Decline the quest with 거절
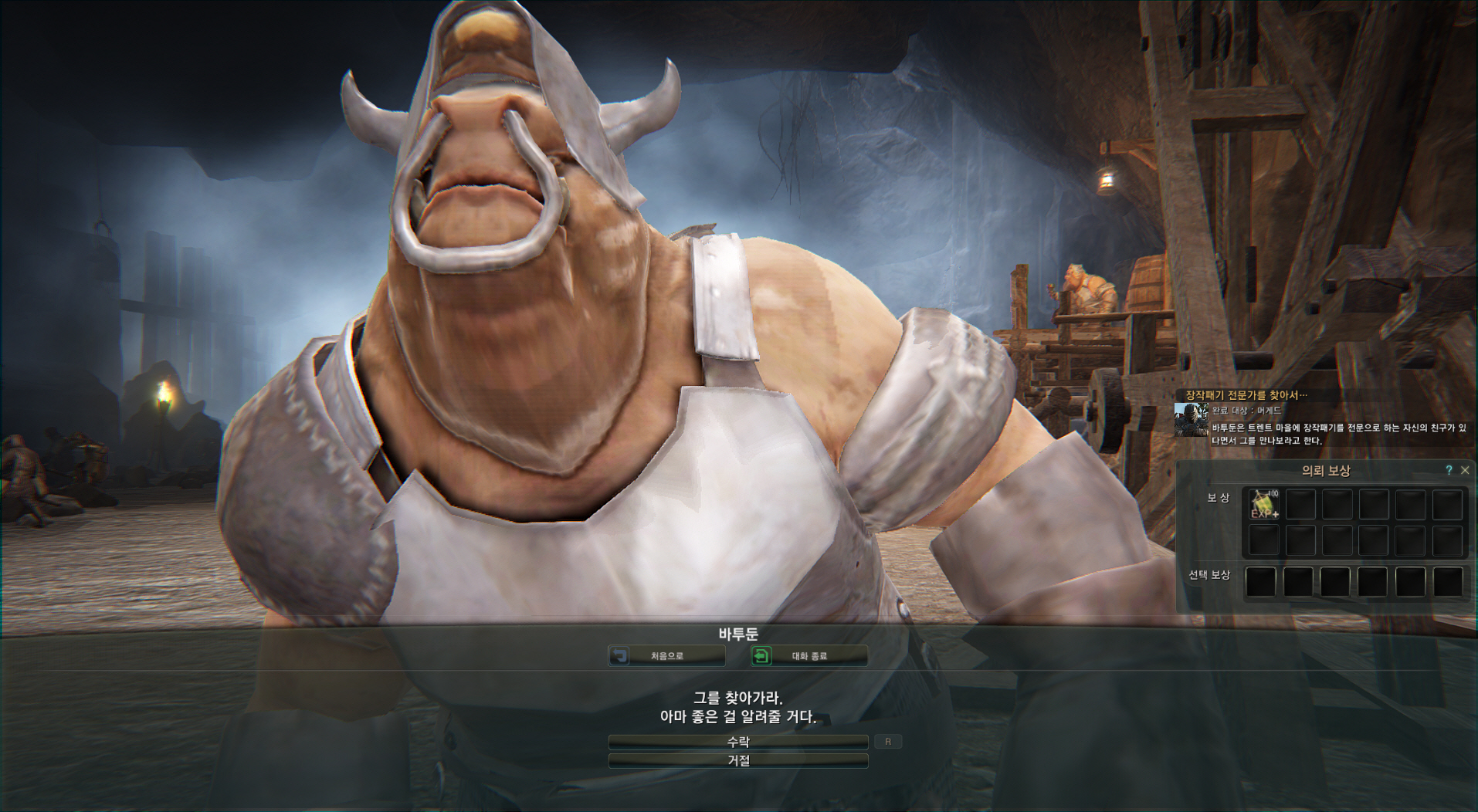 [x=737, y=761]
